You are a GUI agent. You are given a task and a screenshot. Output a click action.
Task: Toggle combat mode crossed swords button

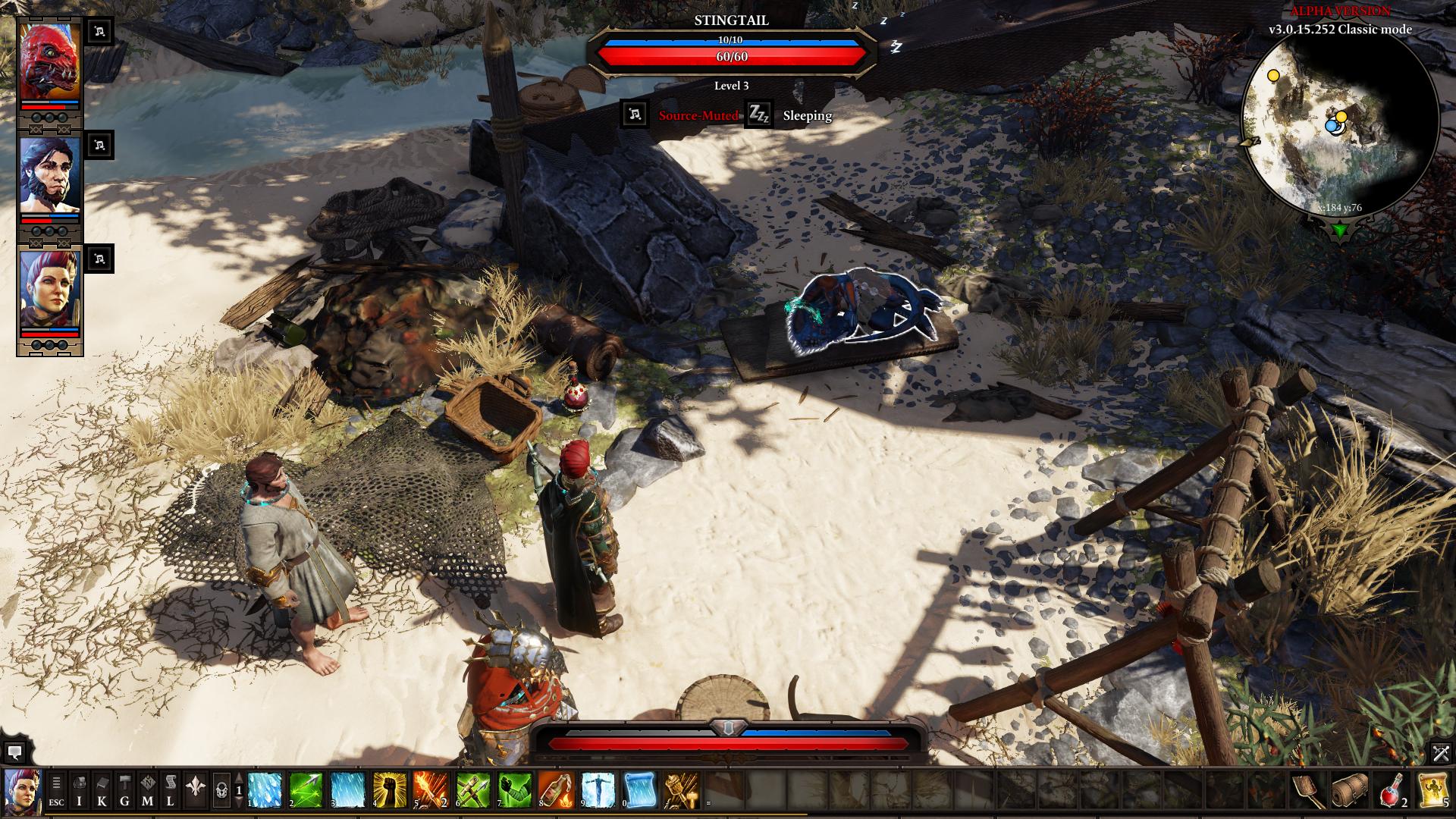point(1441,753)
